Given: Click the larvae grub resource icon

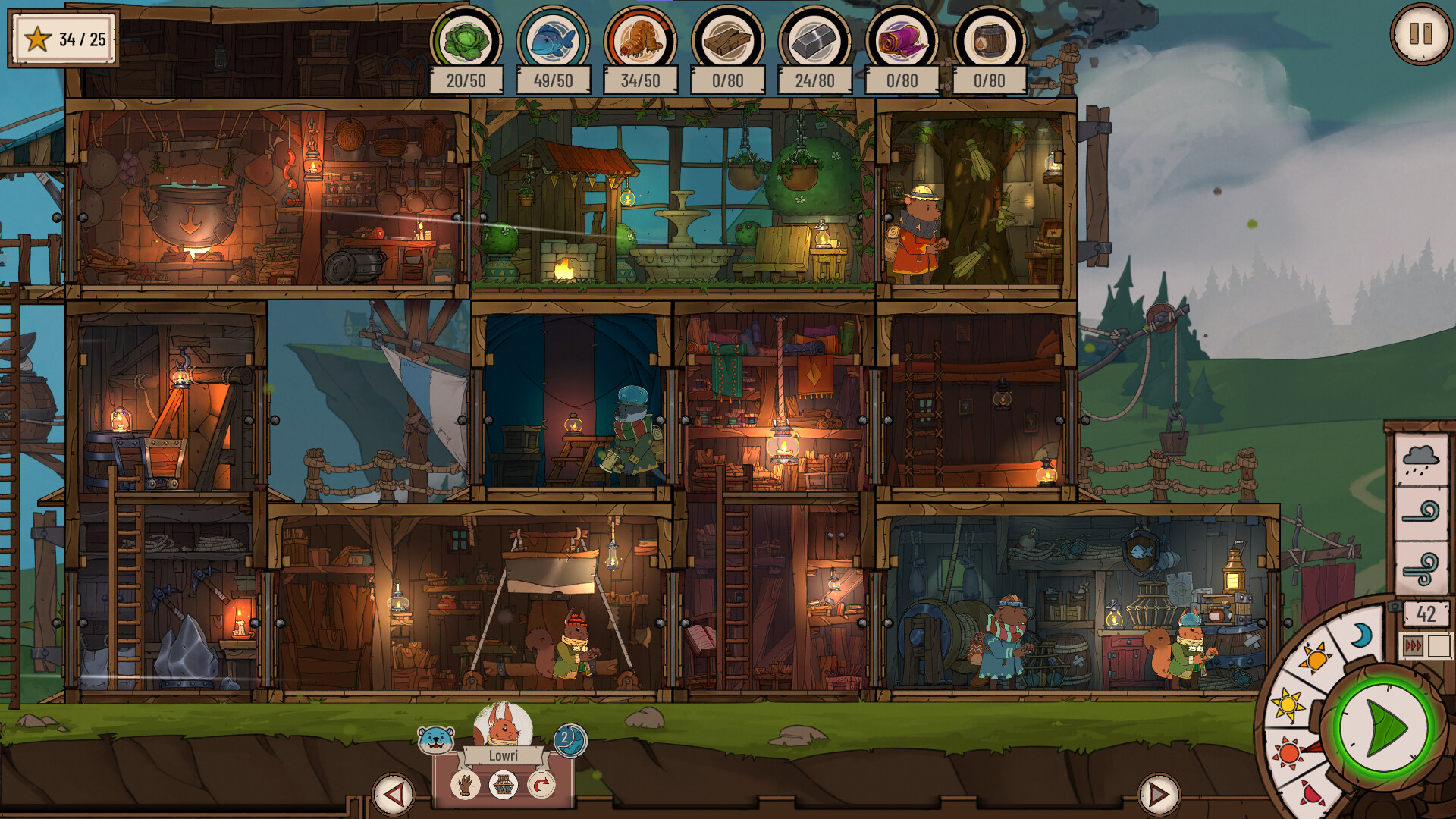Looking at the screenshot, I should coord(640,40).
